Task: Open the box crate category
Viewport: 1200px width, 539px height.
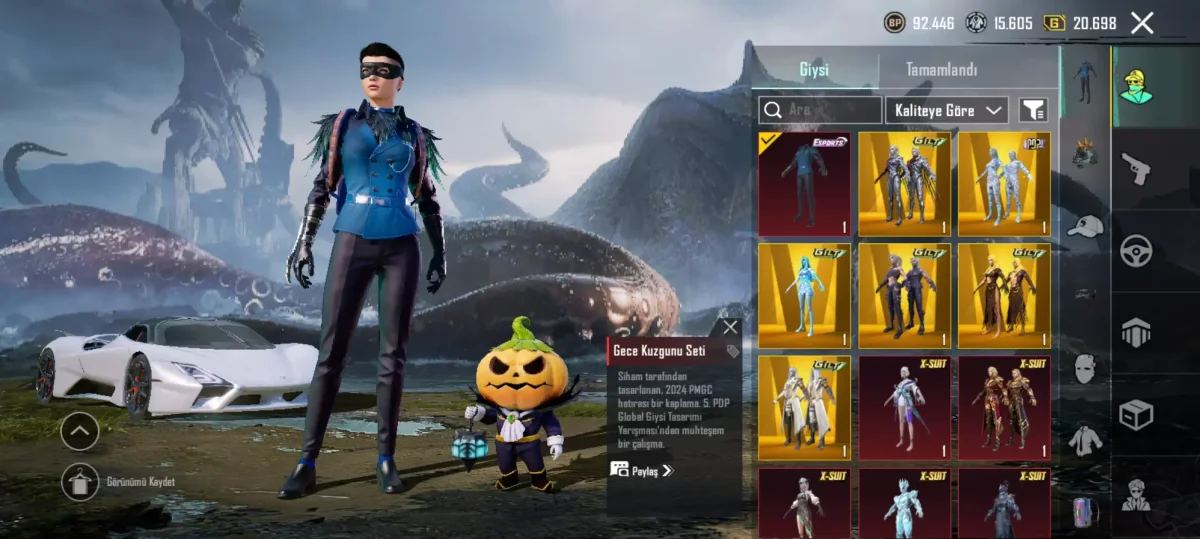Action: pos(1136,414)
